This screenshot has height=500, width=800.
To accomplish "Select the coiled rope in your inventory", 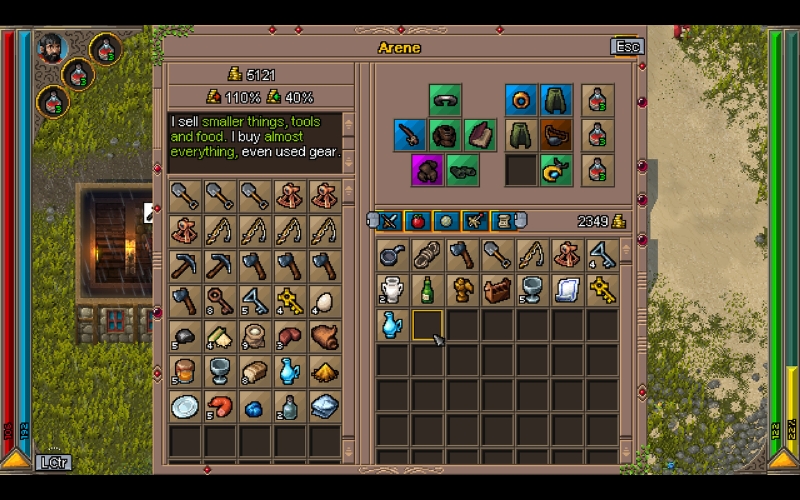I will pyautogui.click(x=428, y=255).
